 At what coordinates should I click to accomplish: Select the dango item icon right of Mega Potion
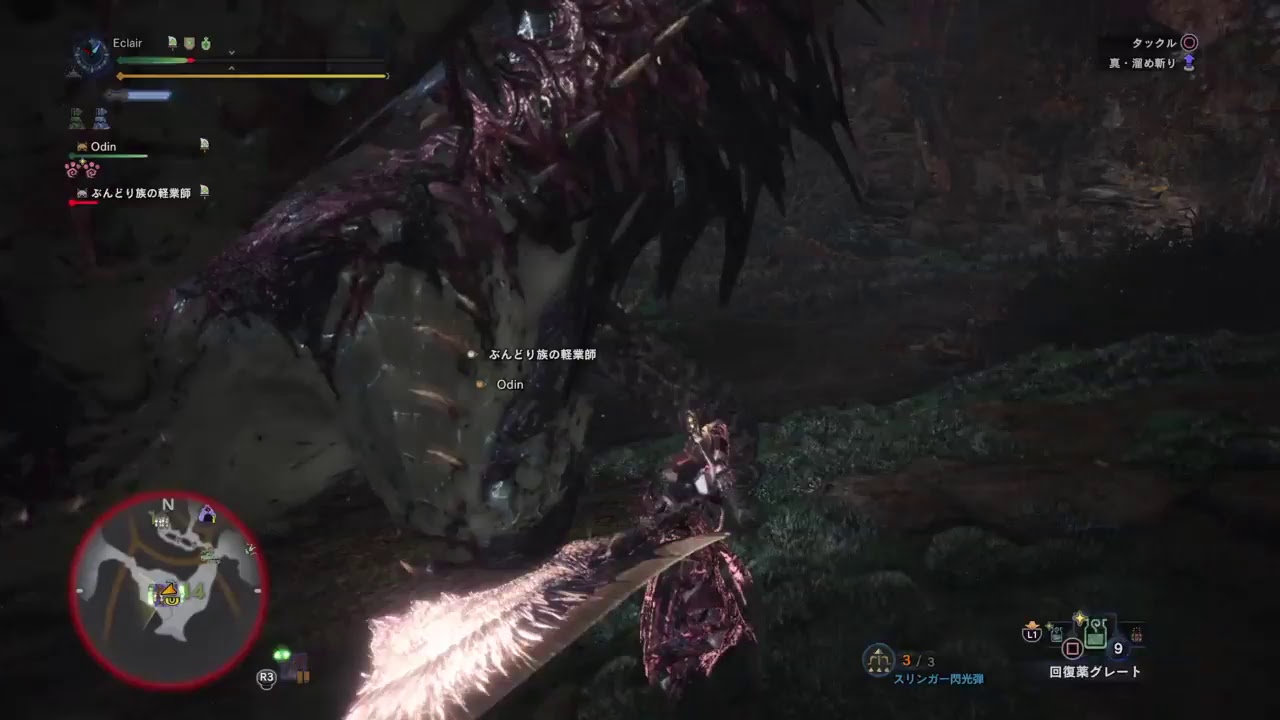1136,633
